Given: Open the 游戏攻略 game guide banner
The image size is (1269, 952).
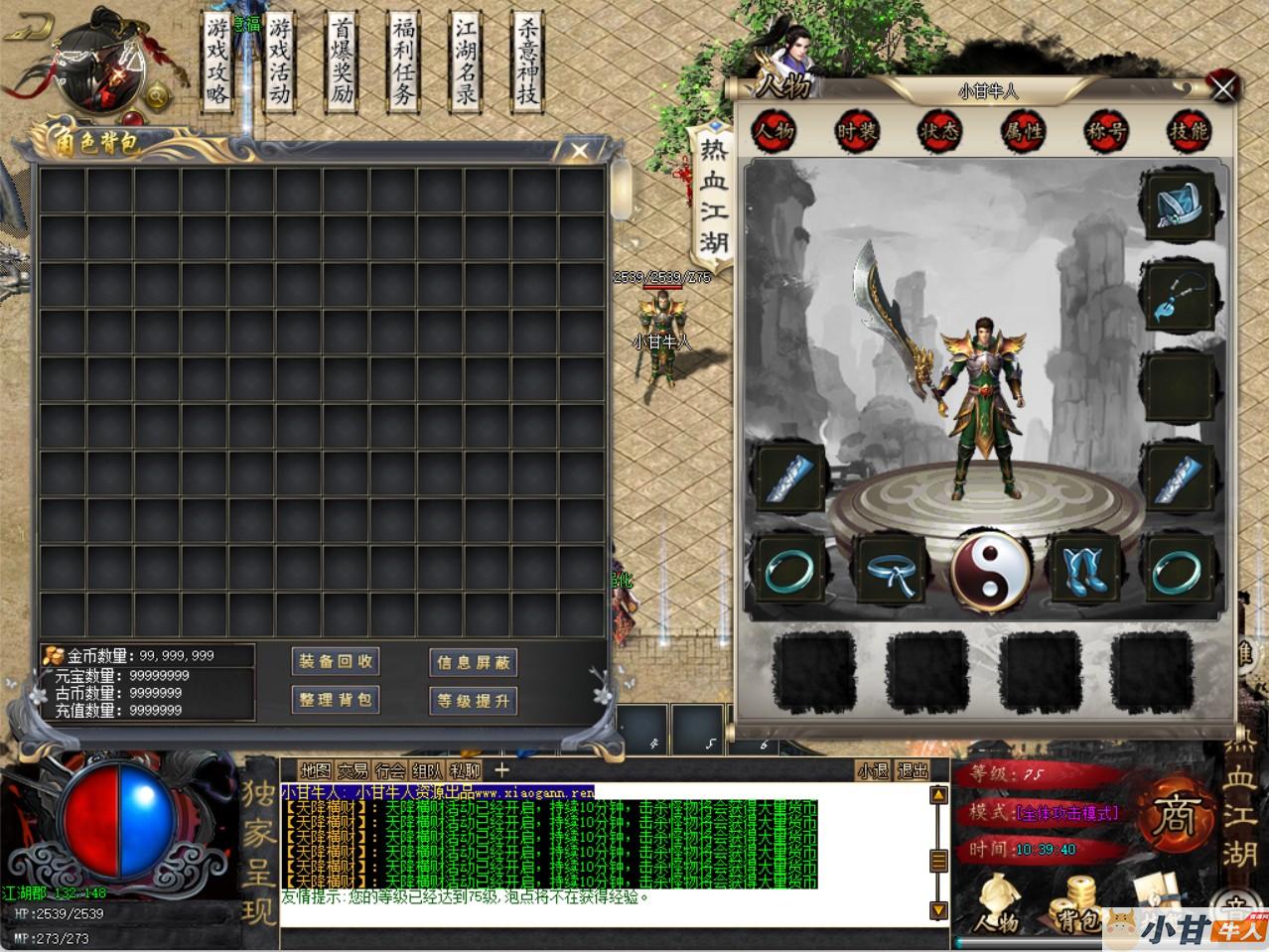Looking at the screenshot, I should pos(218,62).
